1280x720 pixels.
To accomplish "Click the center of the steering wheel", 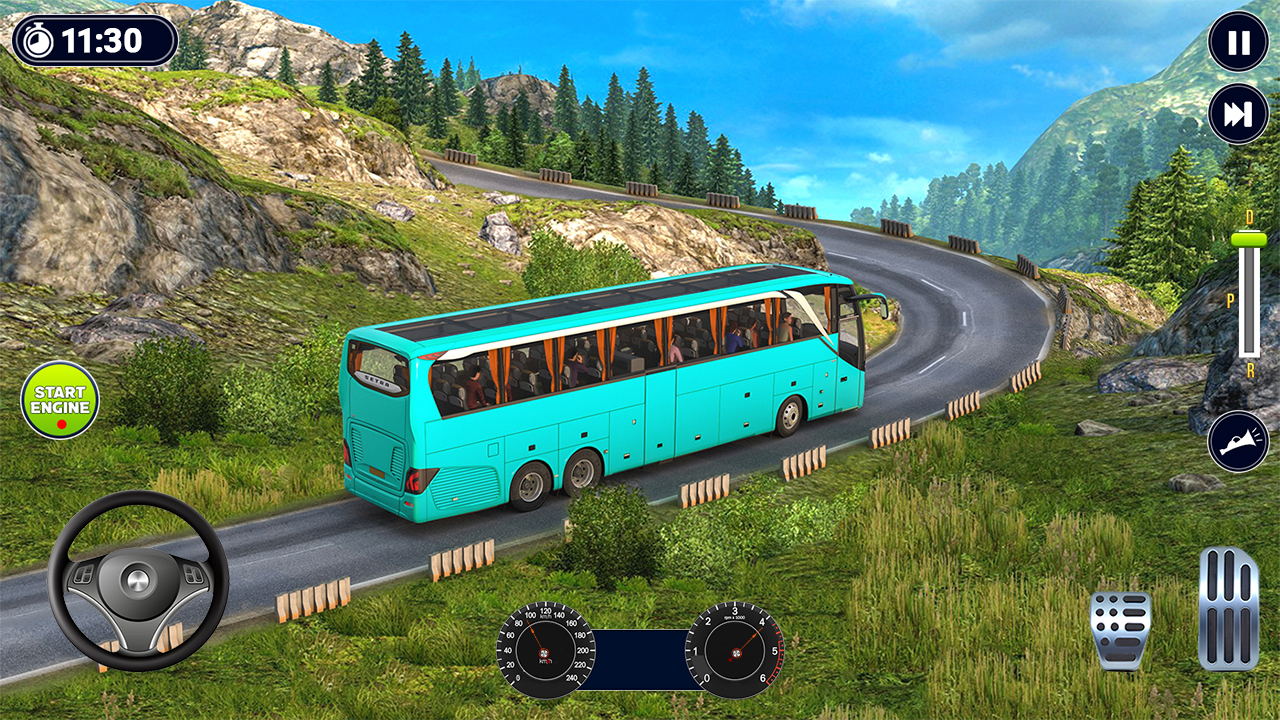I will (138, 580).
